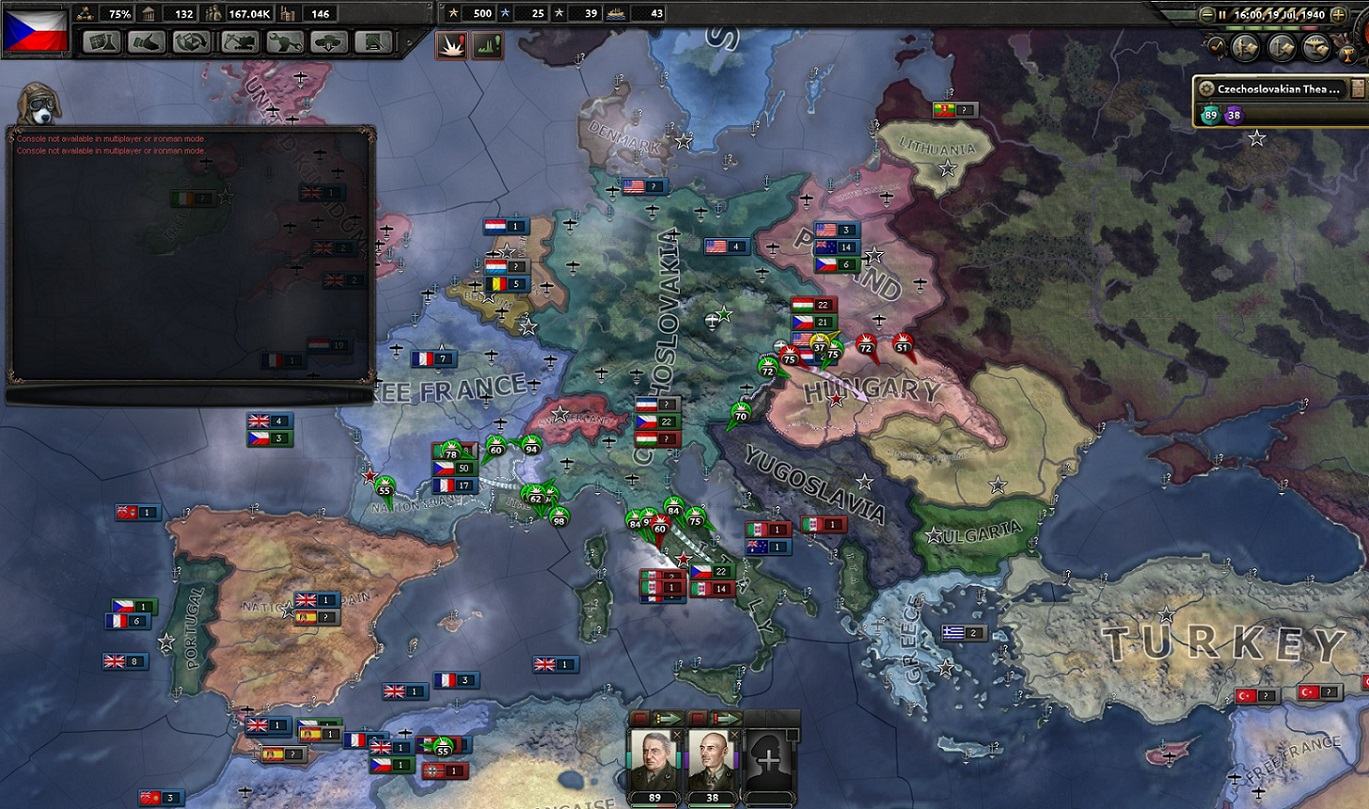
Task: Open the Logistics screen
Action: pos(374,42)
